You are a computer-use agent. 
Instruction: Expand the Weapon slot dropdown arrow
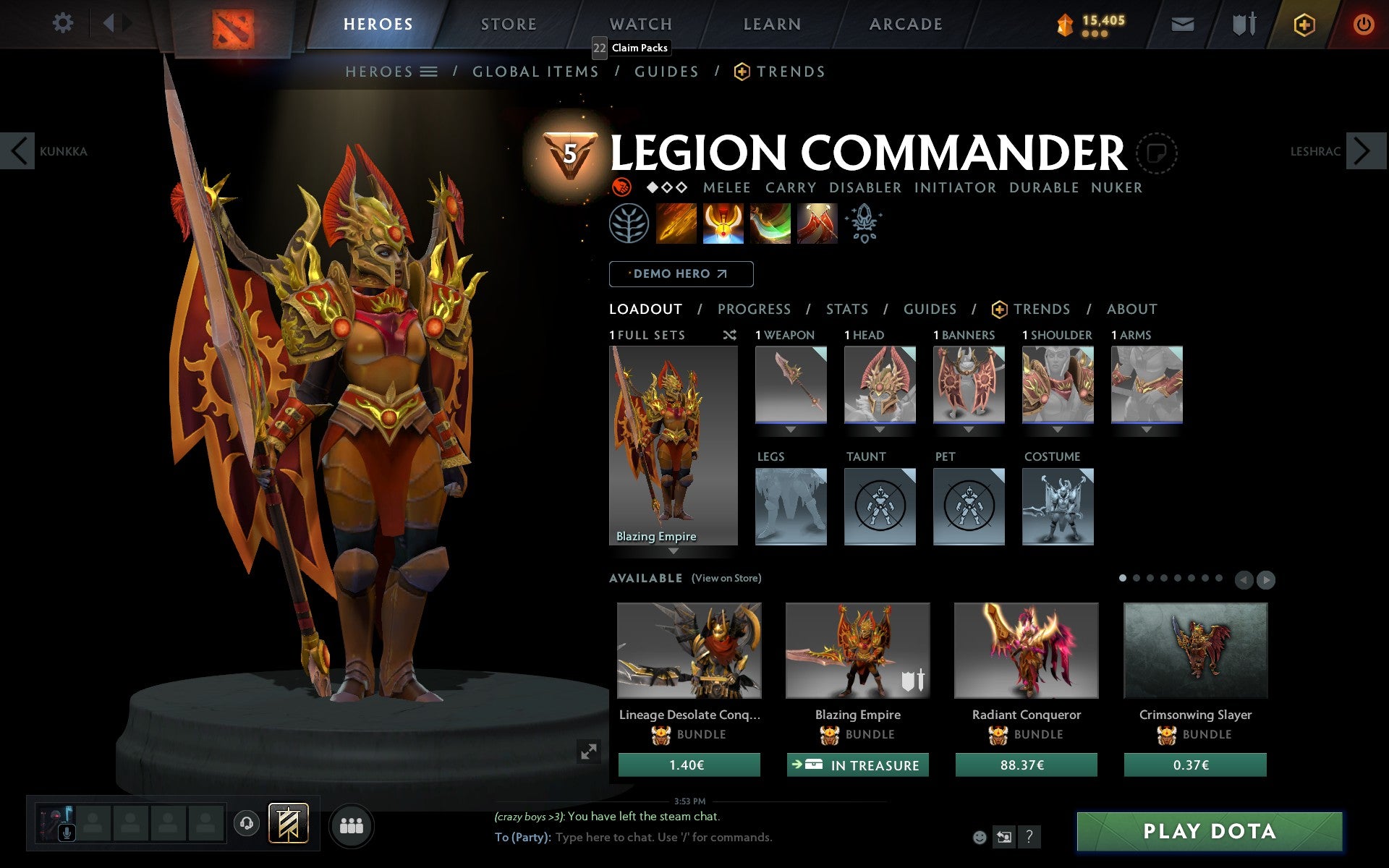tap(790, 428)
